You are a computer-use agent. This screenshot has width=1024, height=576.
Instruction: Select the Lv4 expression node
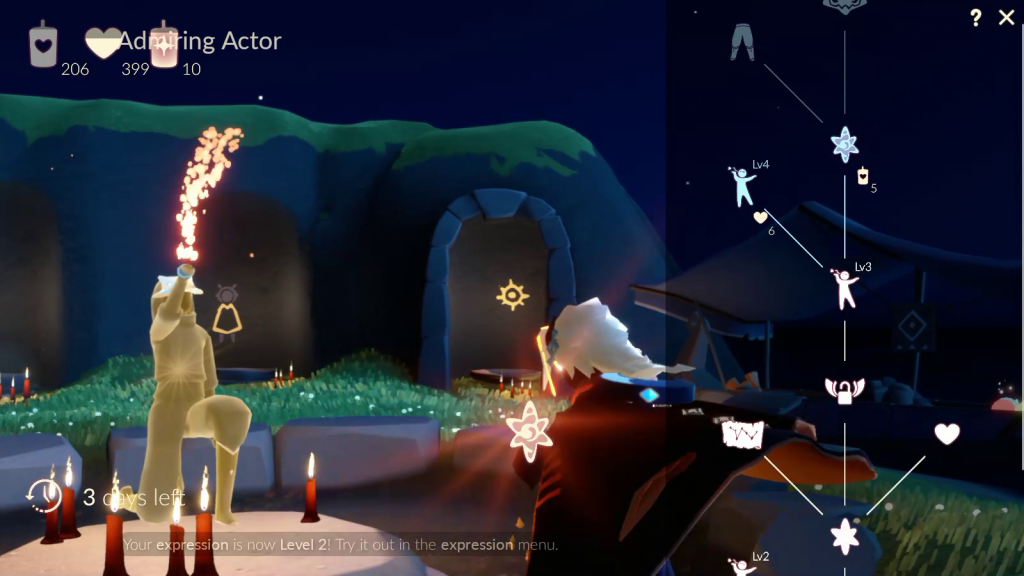(742, 186)
